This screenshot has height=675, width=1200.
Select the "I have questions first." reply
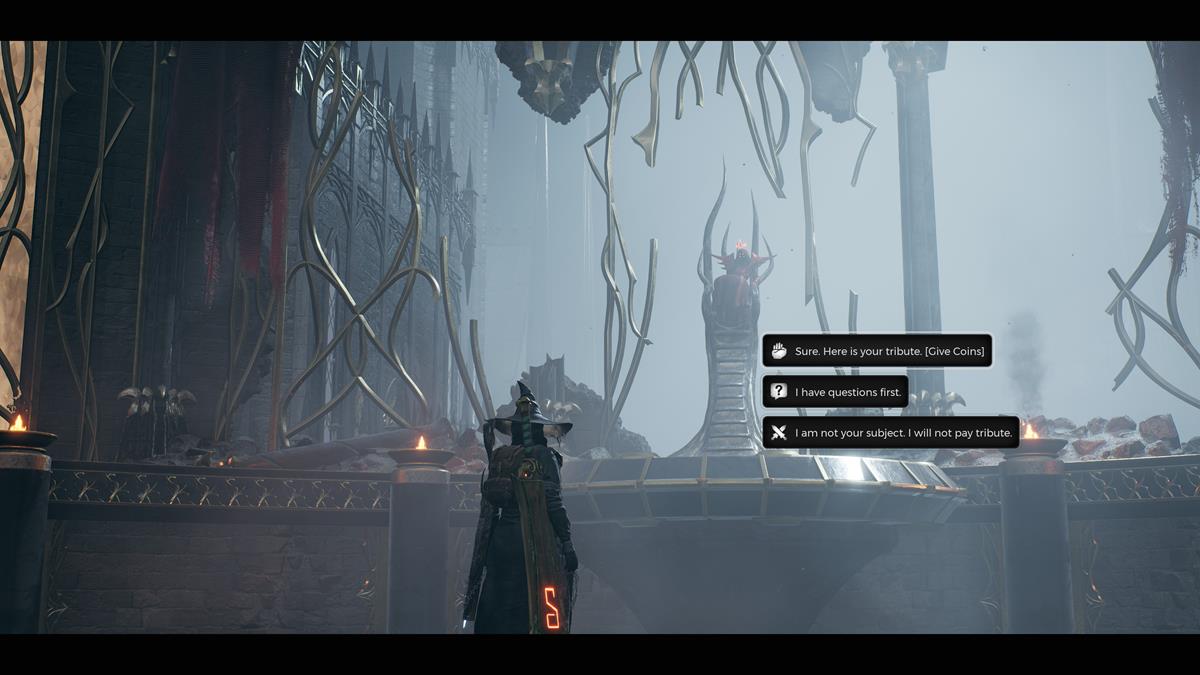coord(836,392)
